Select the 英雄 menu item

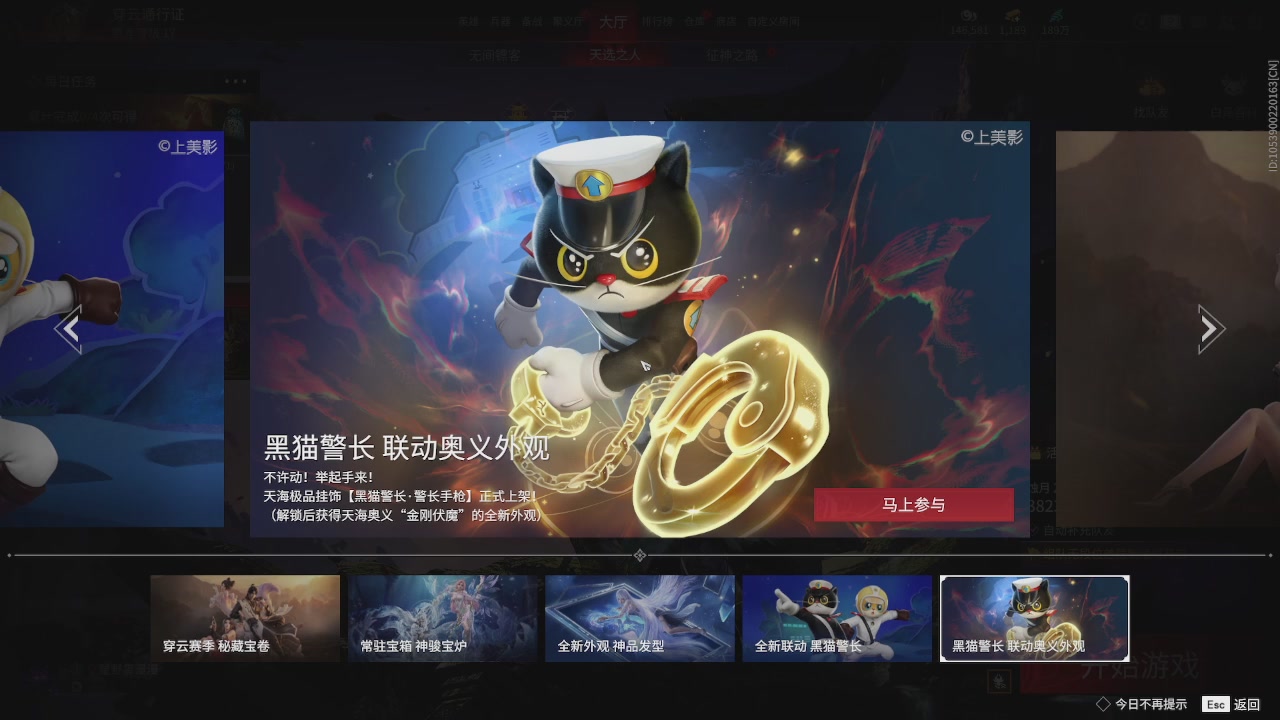click(x=470, y=22)
